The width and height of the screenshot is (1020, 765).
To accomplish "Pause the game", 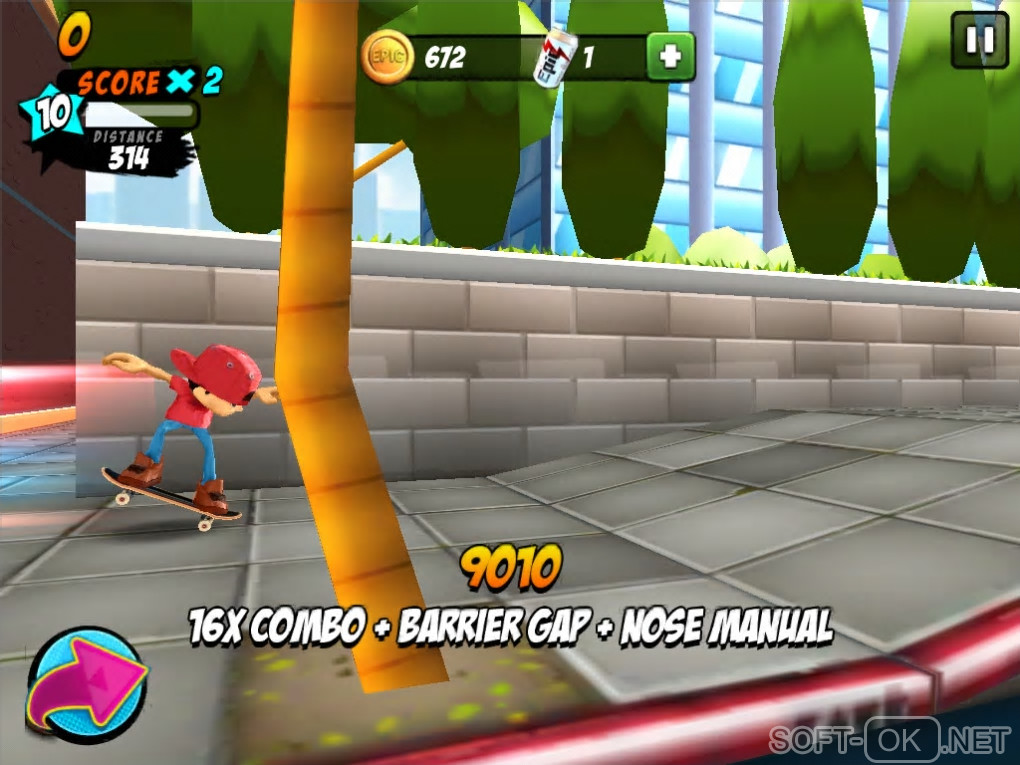I will pos(979,40).
